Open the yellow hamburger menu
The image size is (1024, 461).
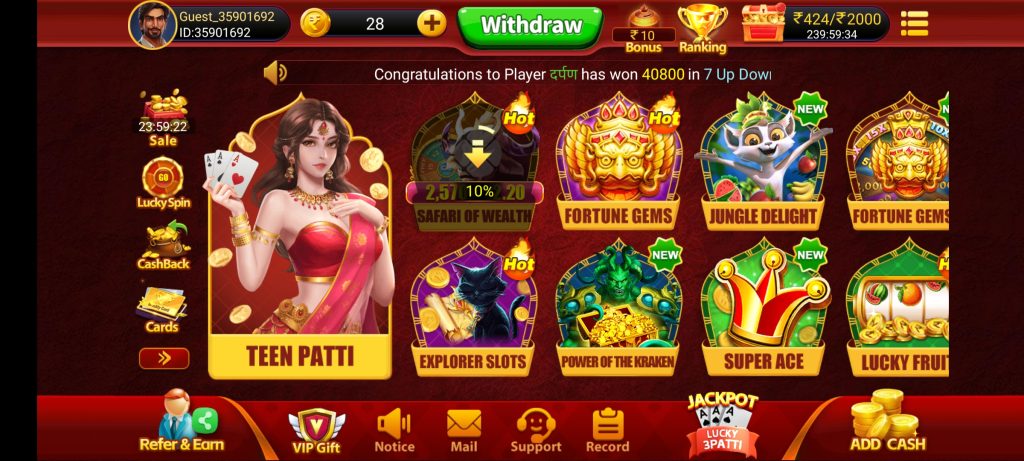click(914, 23)
